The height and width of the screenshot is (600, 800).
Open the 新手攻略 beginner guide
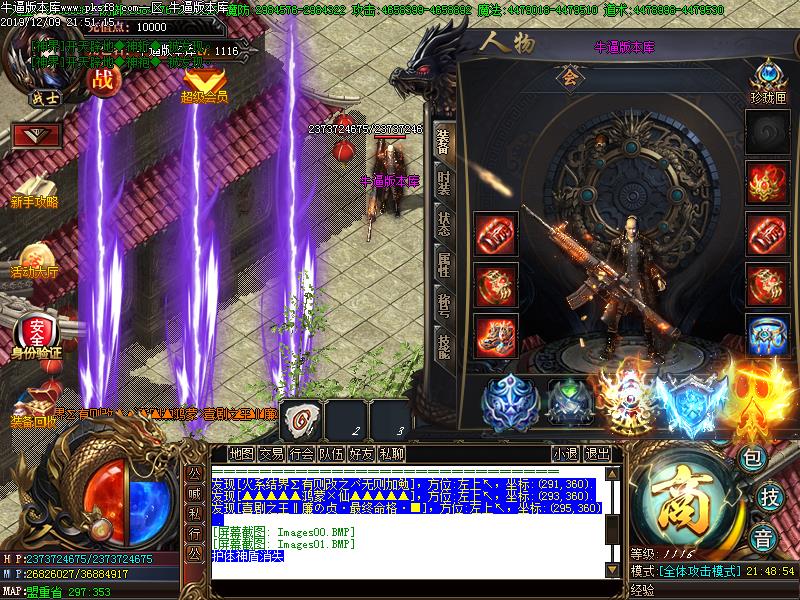pyautogui.click(x=36, y=183)
